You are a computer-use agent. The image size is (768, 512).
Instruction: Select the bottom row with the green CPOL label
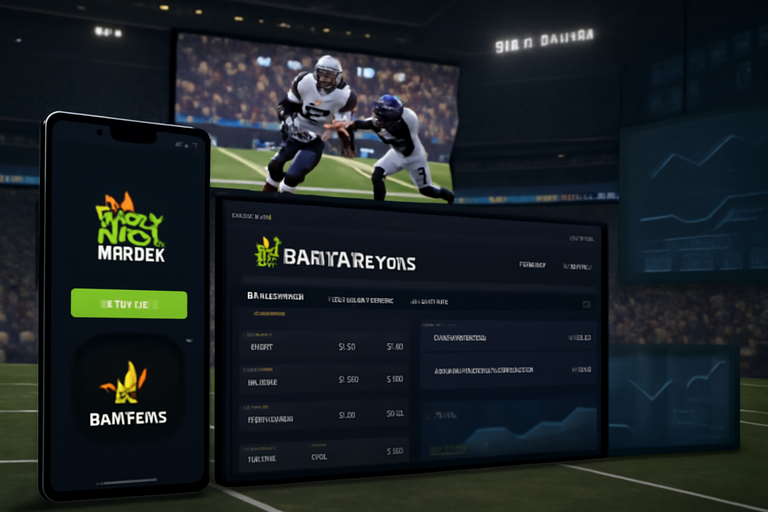tap(318, 455)
